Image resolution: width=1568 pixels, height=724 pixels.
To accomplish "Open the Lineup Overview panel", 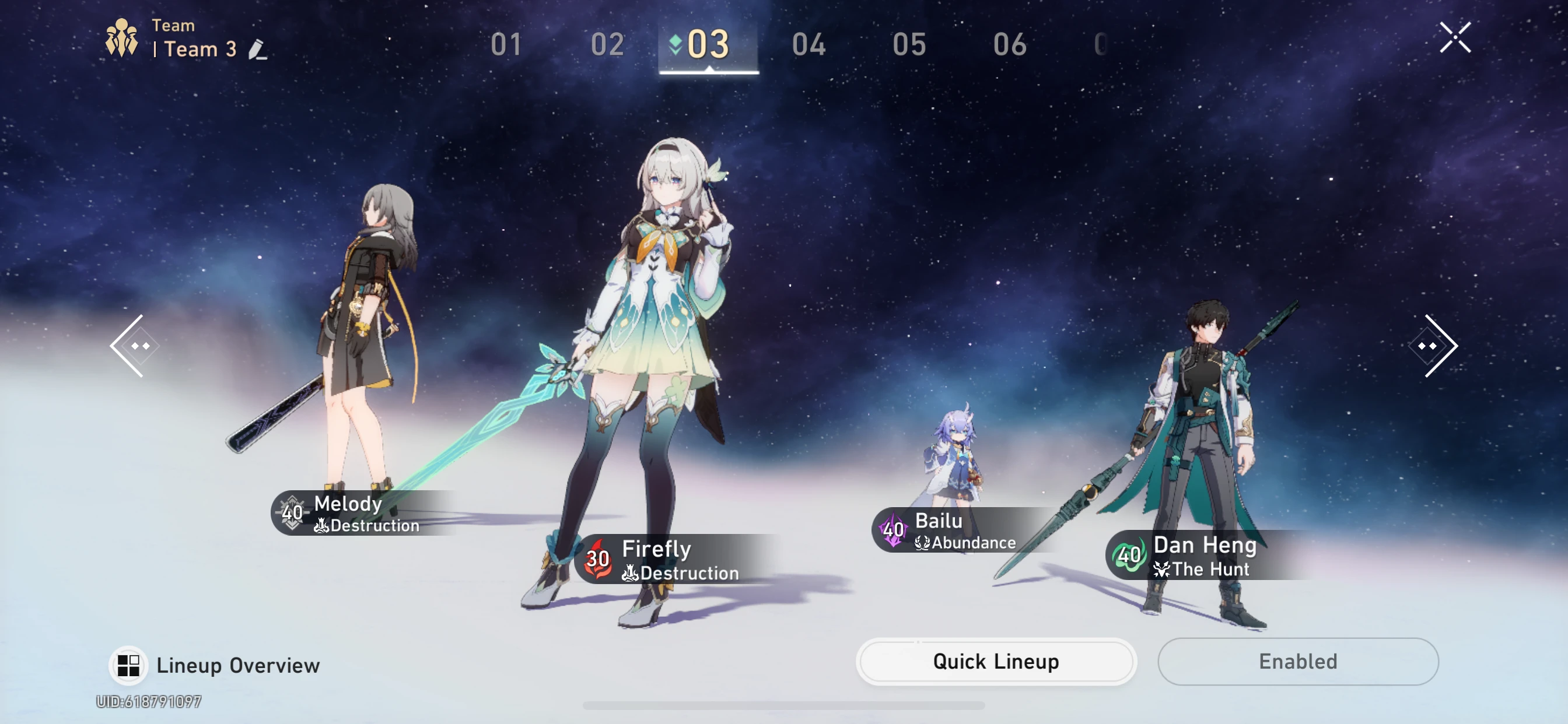I will [x=213, y=665].
